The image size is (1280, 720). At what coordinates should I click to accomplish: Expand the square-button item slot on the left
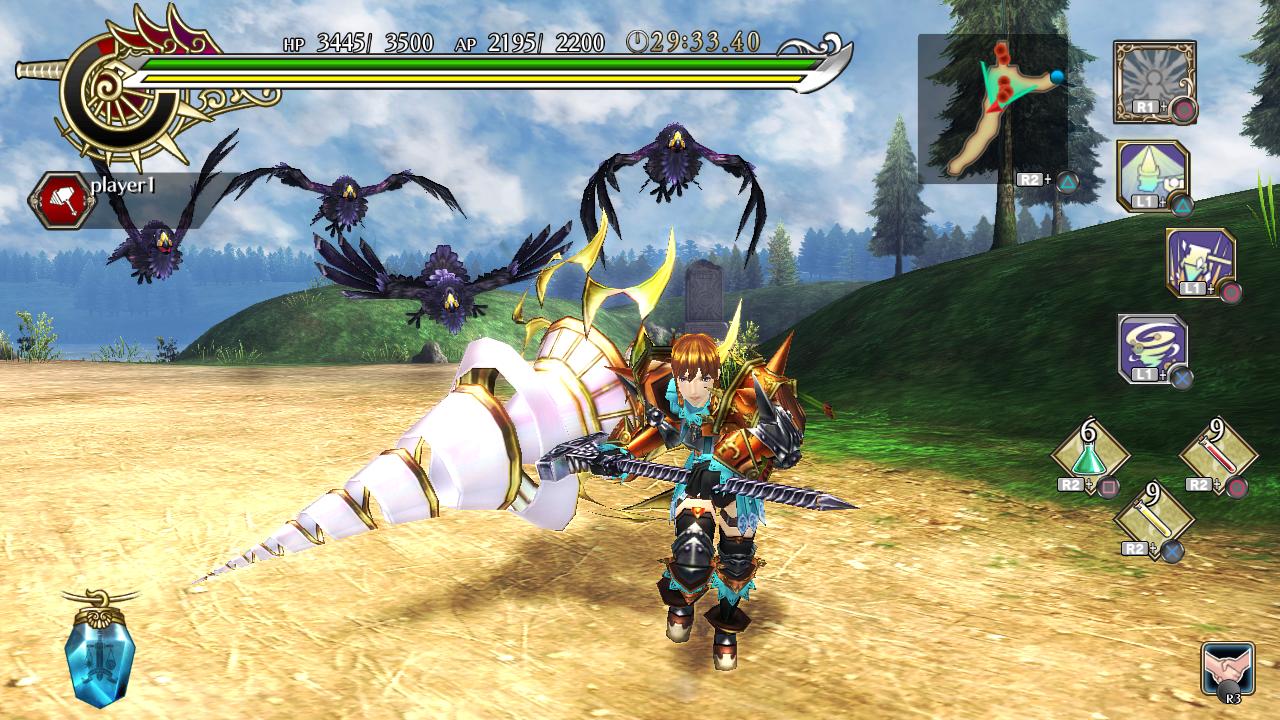coord(1108,485)
